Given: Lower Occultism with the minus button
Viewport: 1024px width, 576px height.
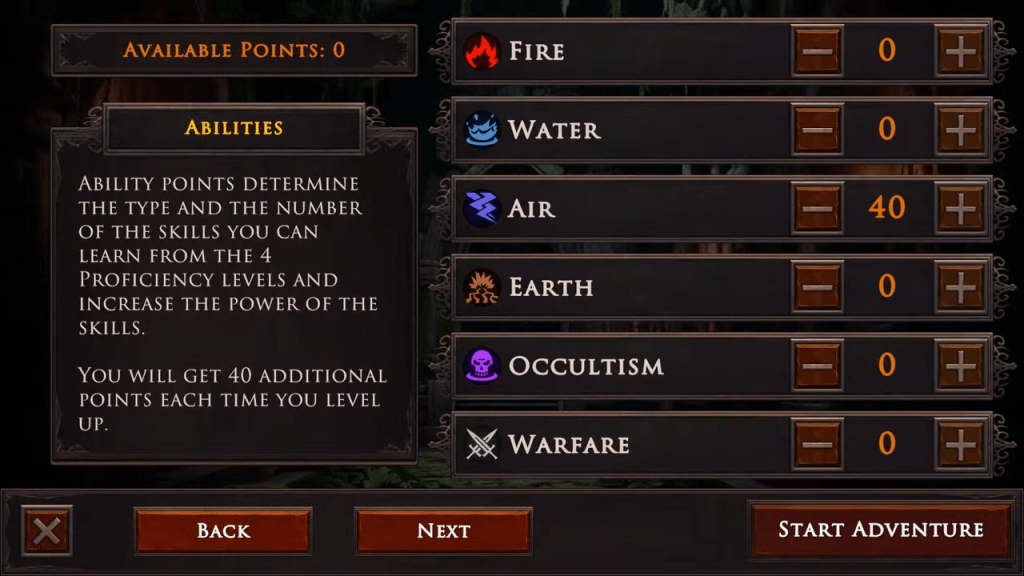Looking at the screenshot, I should [817, 365].
